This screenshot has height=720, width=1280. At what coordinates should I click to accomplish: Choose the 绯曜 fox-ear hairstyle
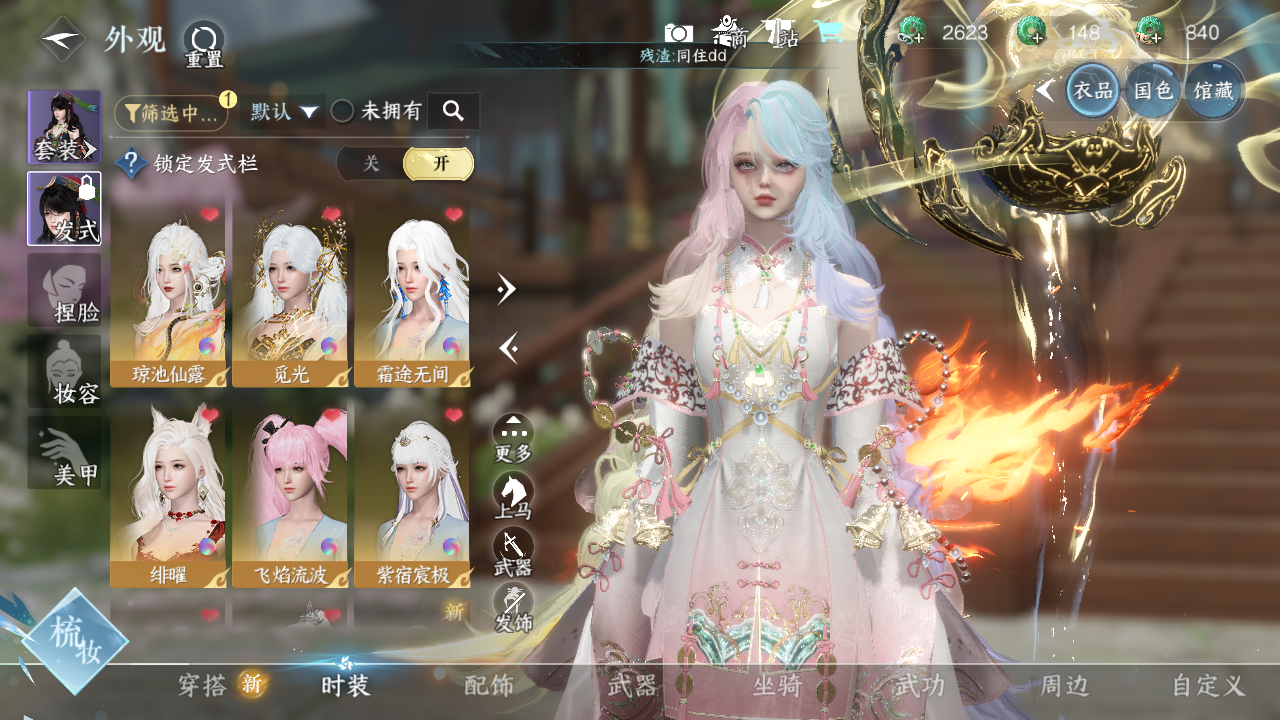[x=168, y=494]
